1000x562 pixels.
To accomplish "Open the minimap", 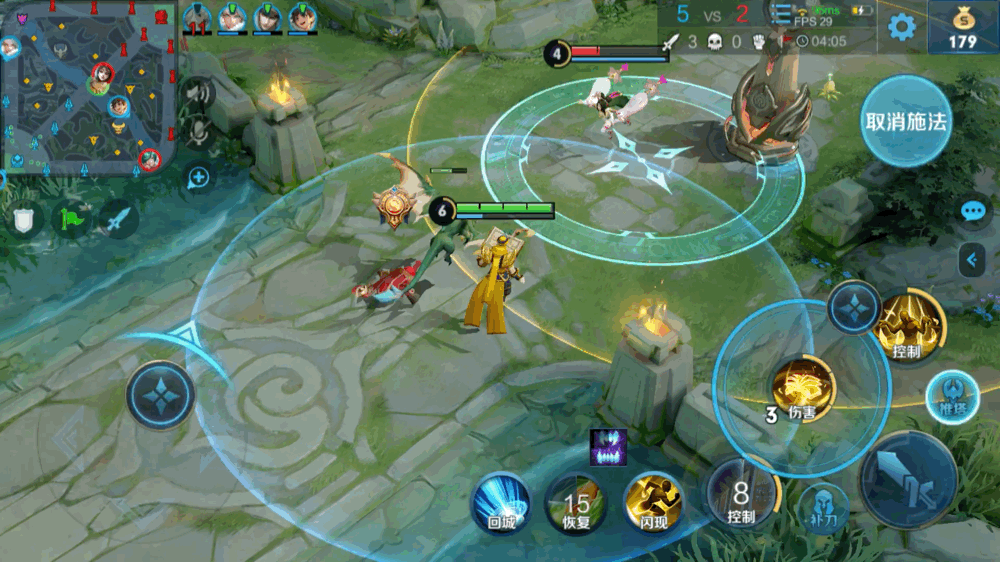I will (x=90, y=88).
